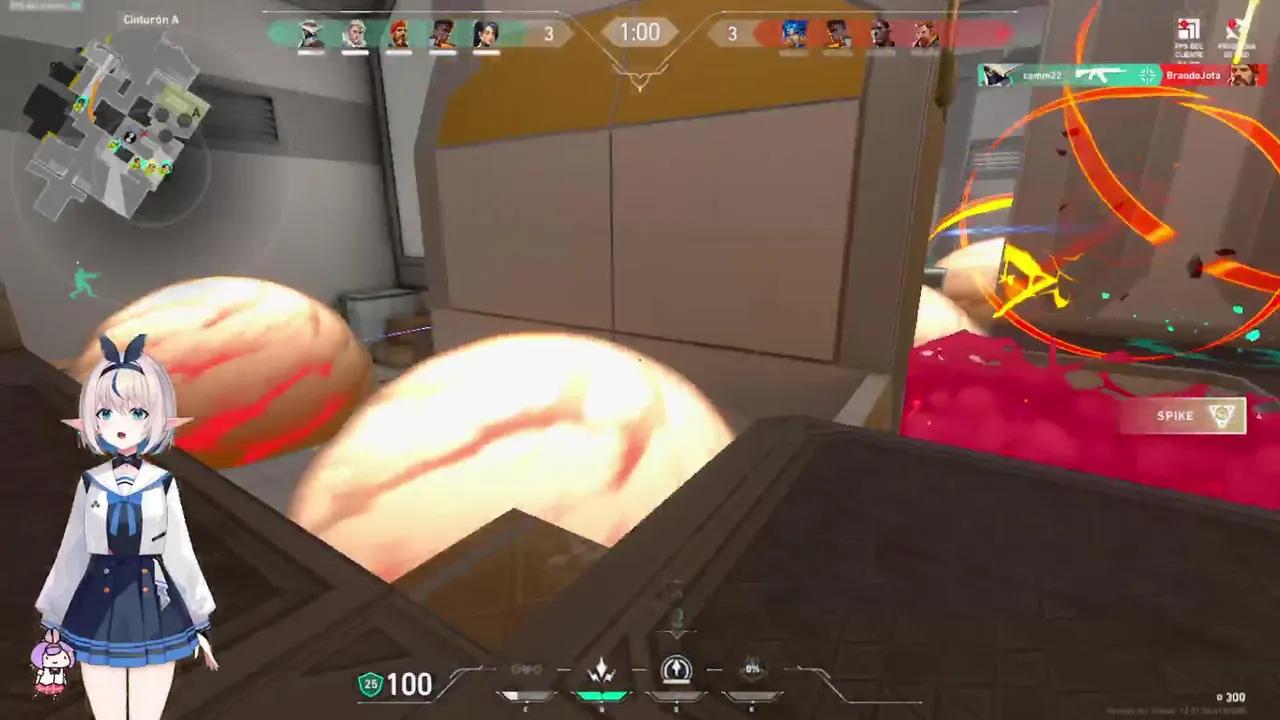Select Reyna's portrait on the ally scoreboard
1280x720 pixels.
point(488,35)
